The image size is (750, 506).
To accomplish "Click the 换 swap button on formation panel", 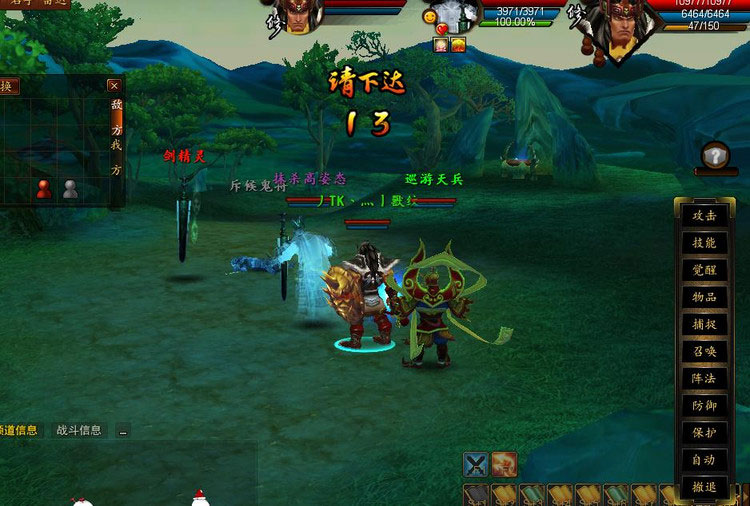I will point(7,87).
